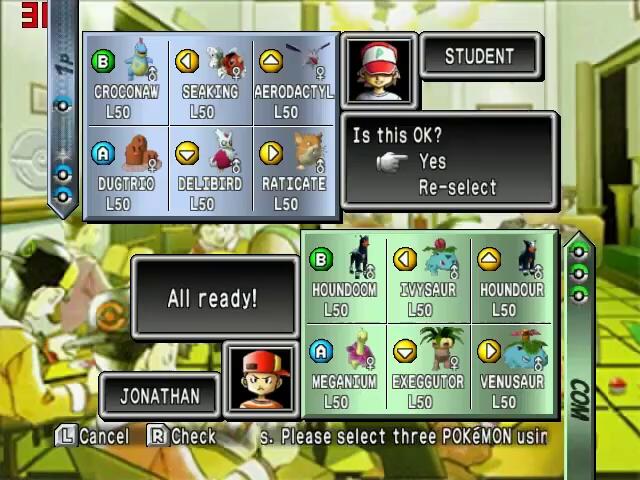The image size is (640, 480).
Task: Select the opponent's Houndoom slot
Action: pyautogui.click(x=344, y=280)
